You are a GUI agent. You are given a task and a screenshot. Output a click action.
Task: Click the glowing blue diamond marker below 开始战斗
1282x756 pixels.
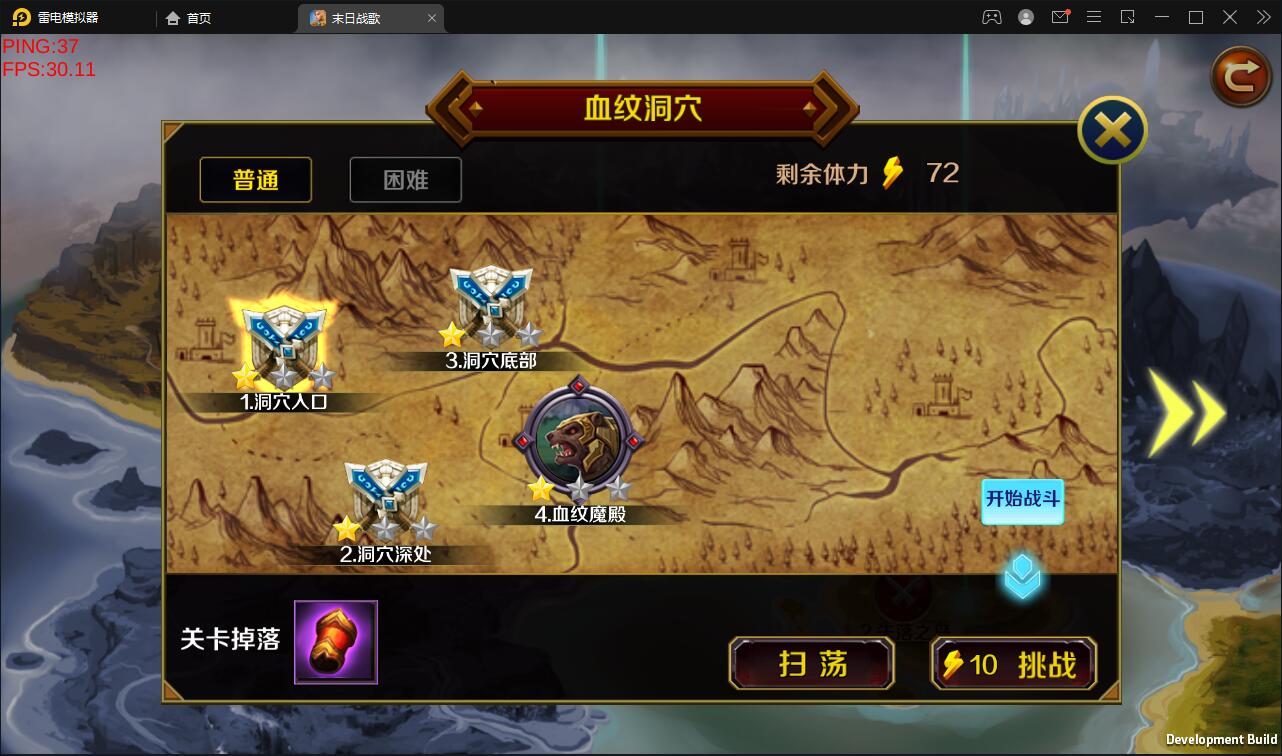[x=1022, y=577]
